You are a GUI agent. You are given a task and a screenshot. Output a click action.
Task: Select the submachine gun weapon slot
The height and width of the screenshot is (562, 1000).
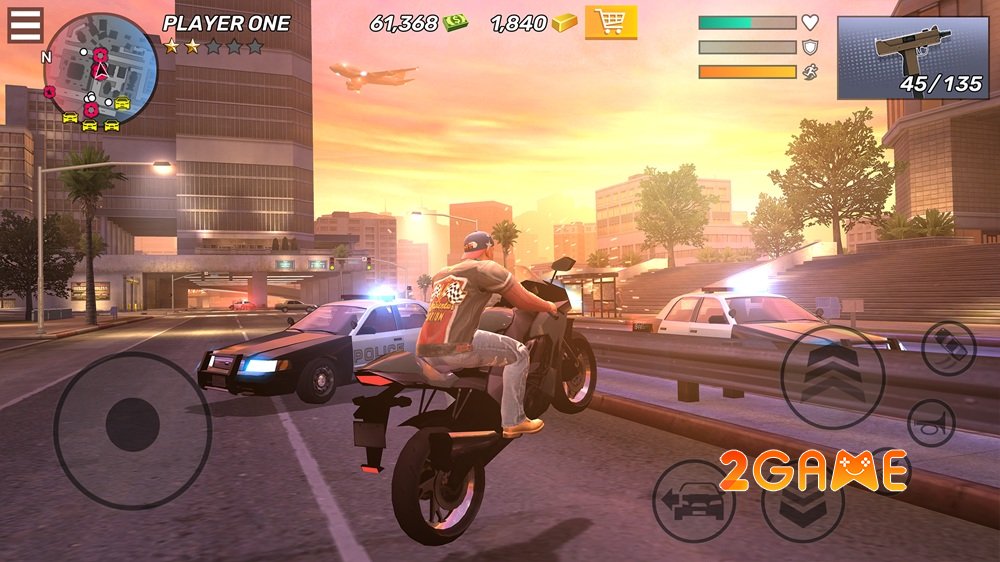pyautogui.click(x=912, y=57)
